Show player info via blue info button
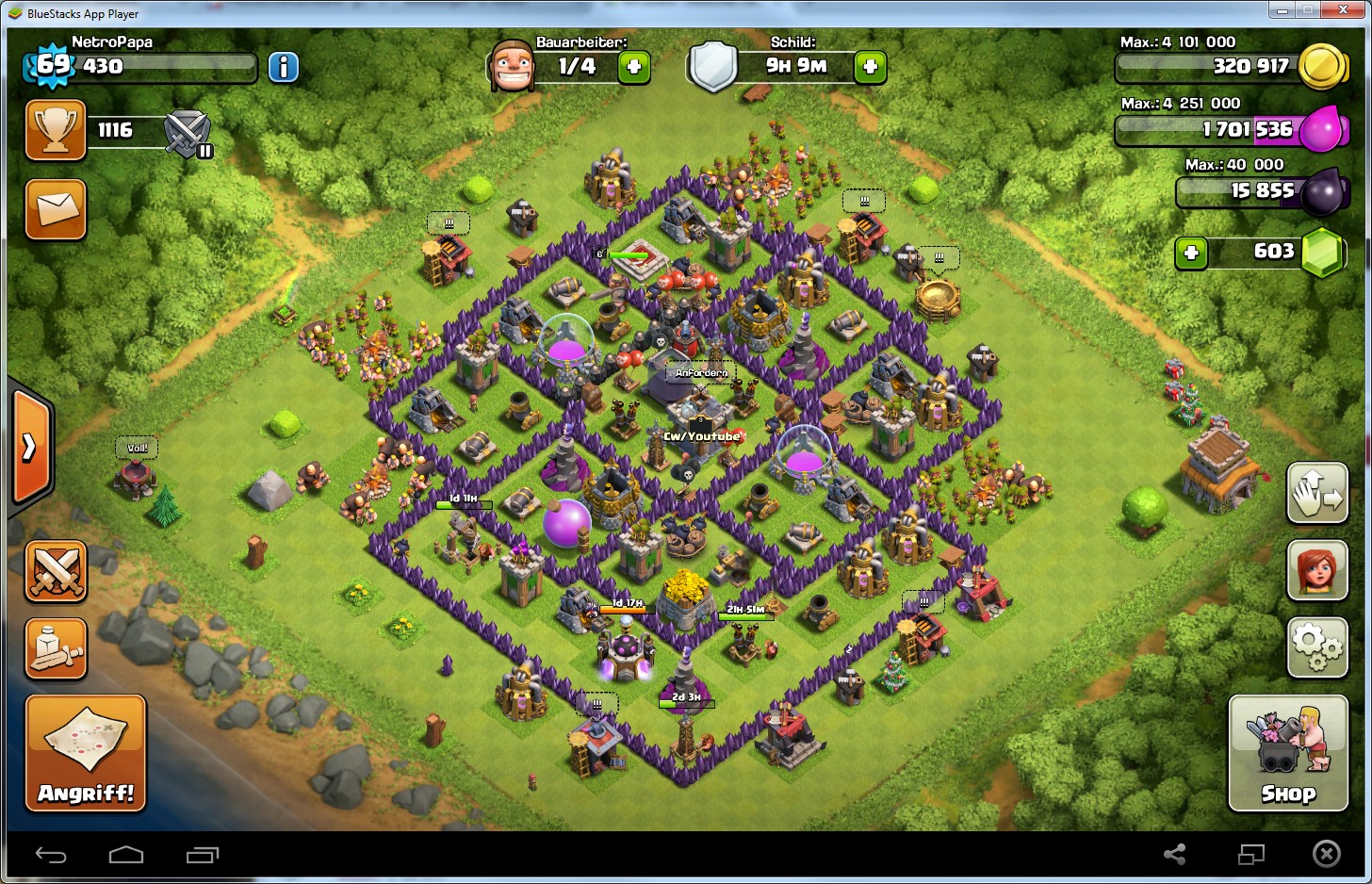This screenshot has width=1372, height=884. (284, 67)
